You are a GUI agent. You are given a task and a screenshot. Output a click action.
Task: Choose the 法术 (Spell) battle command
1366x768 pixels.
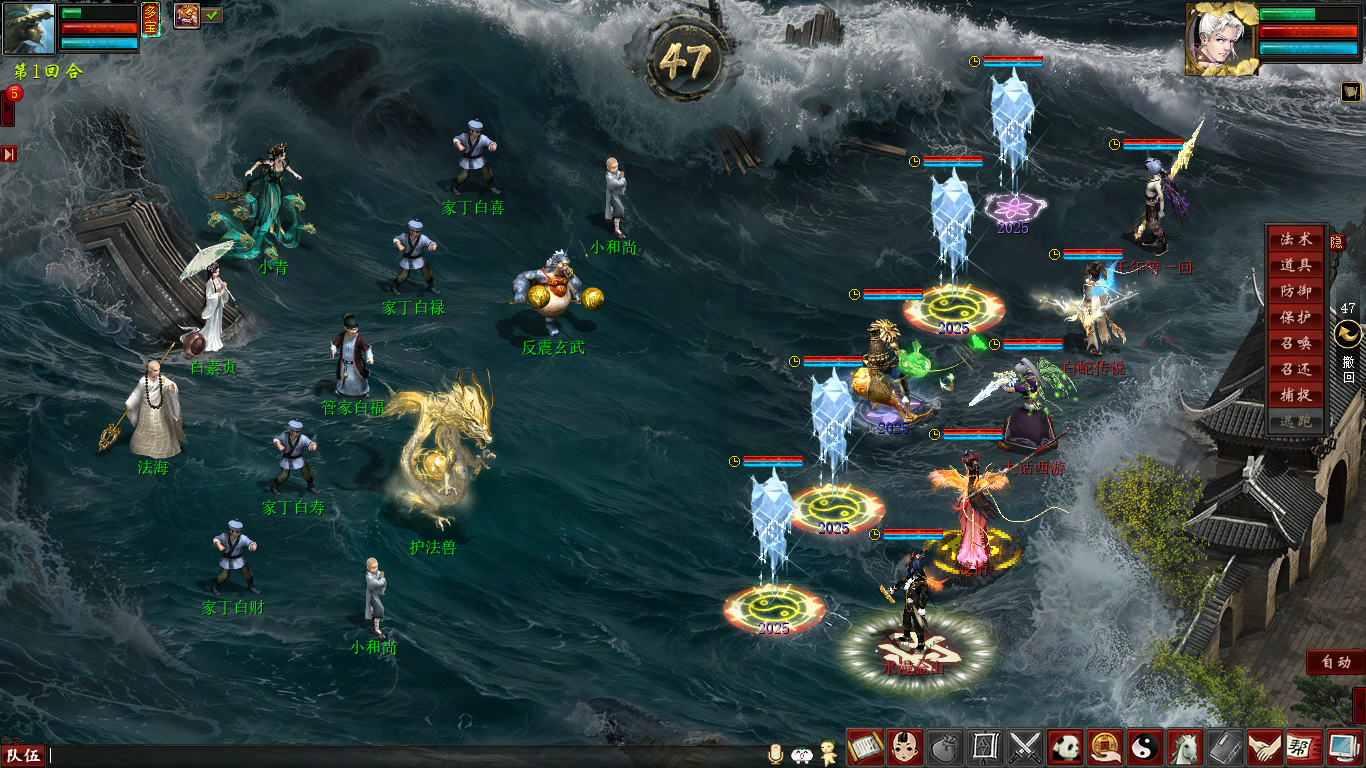tap(1296, 239)
